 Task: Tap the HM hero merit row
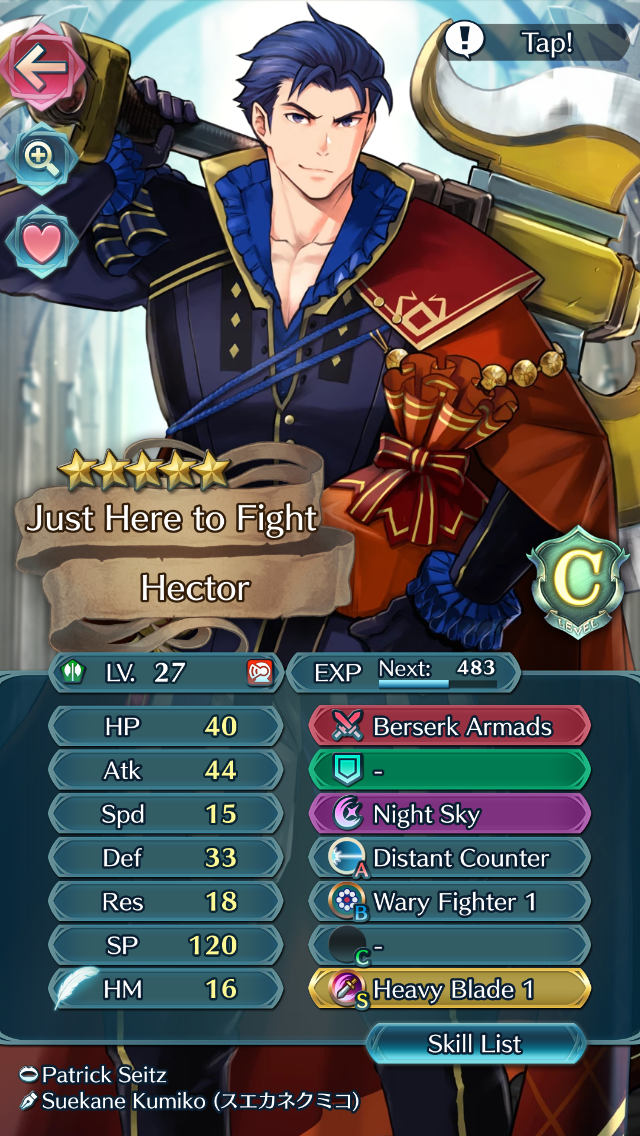pos(167,989)
